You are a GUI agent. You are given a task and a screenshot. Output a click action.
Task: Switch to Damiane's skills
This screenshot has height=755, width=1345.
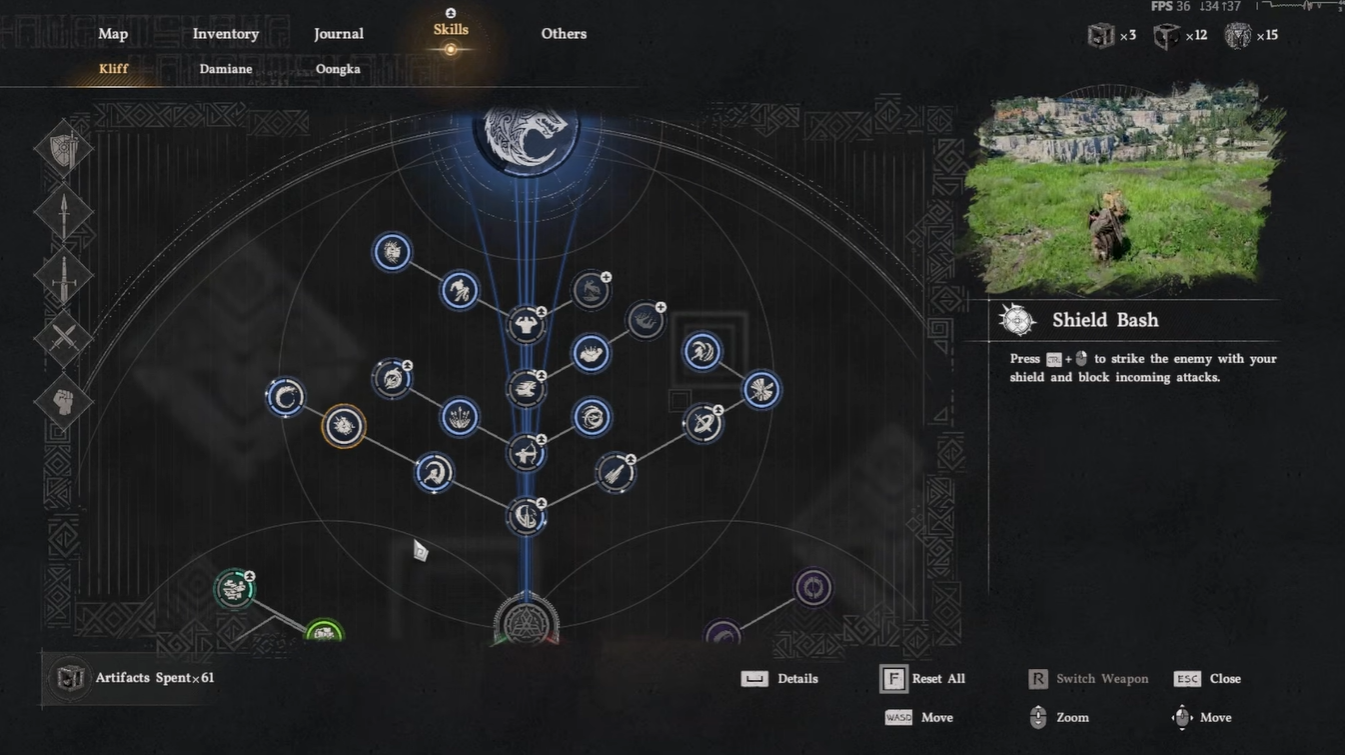tap(224, 69)
